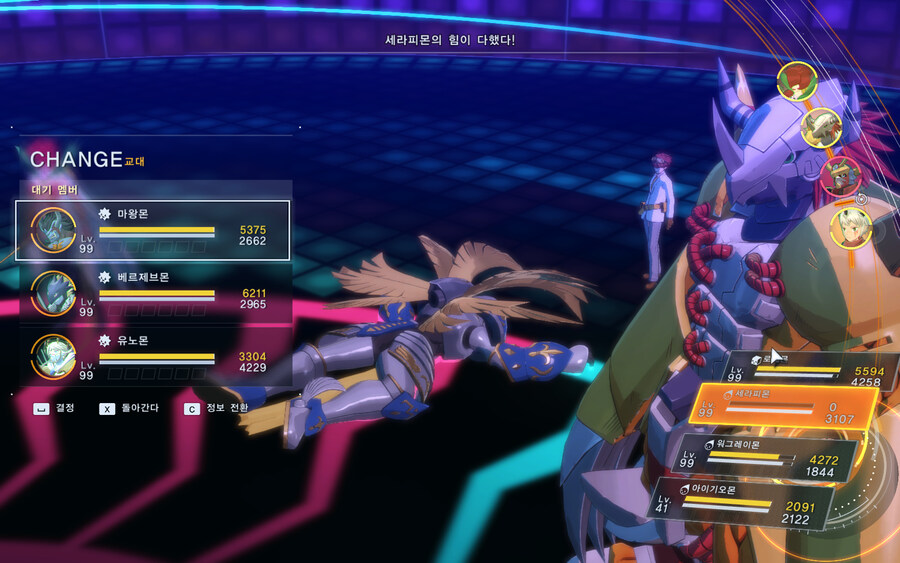Pick 유노몬 as the replacement

153,356
